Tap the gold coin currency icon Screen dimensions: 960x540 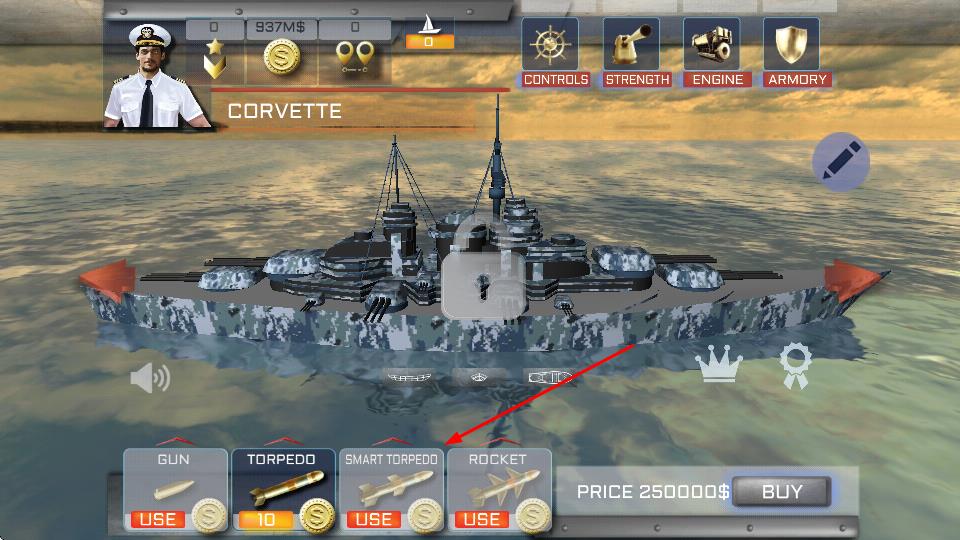click(283, 58)
